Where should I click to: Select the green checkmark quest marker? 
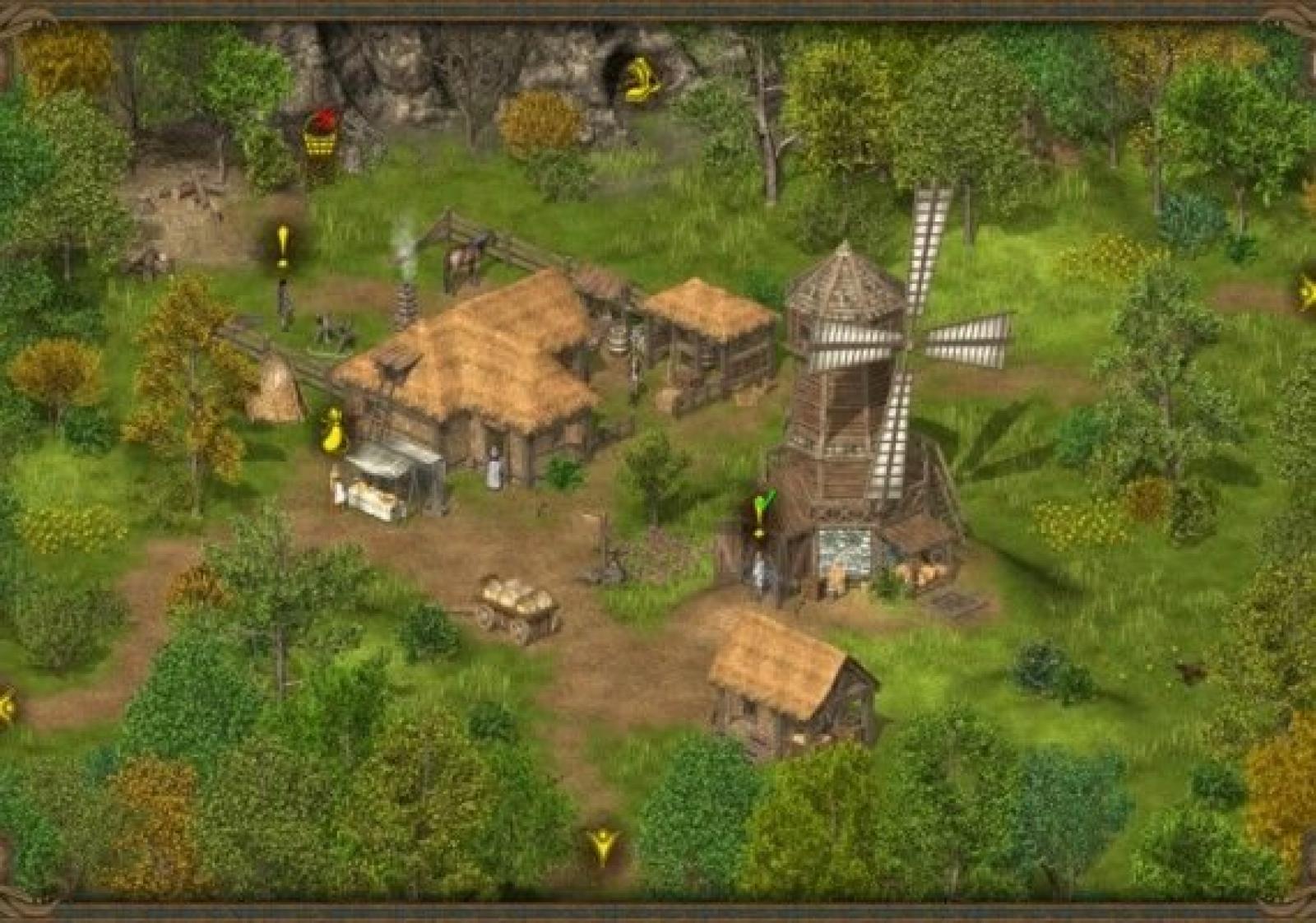[x=762, y=510]
